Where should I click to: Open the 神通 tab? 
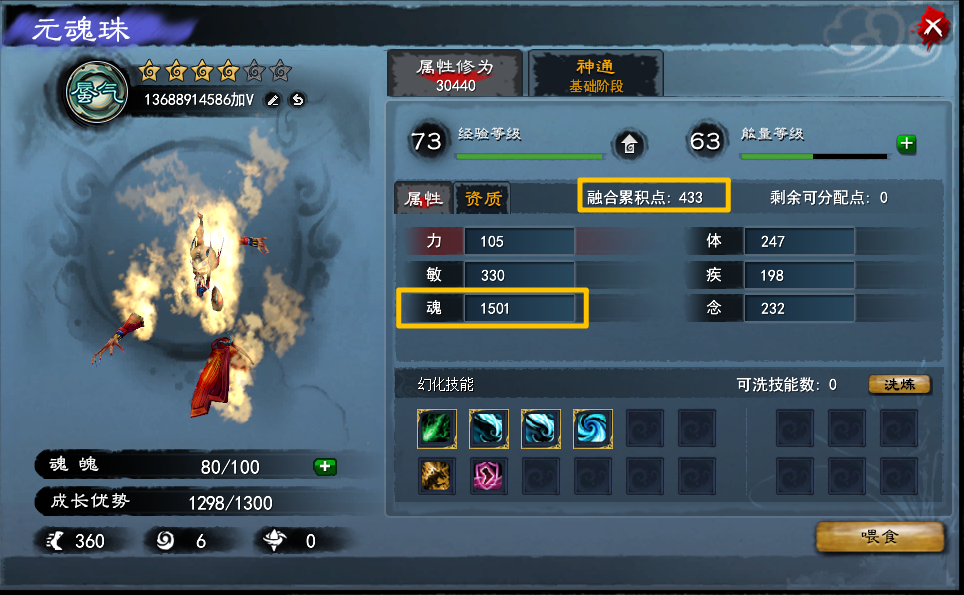pos(596,75)
